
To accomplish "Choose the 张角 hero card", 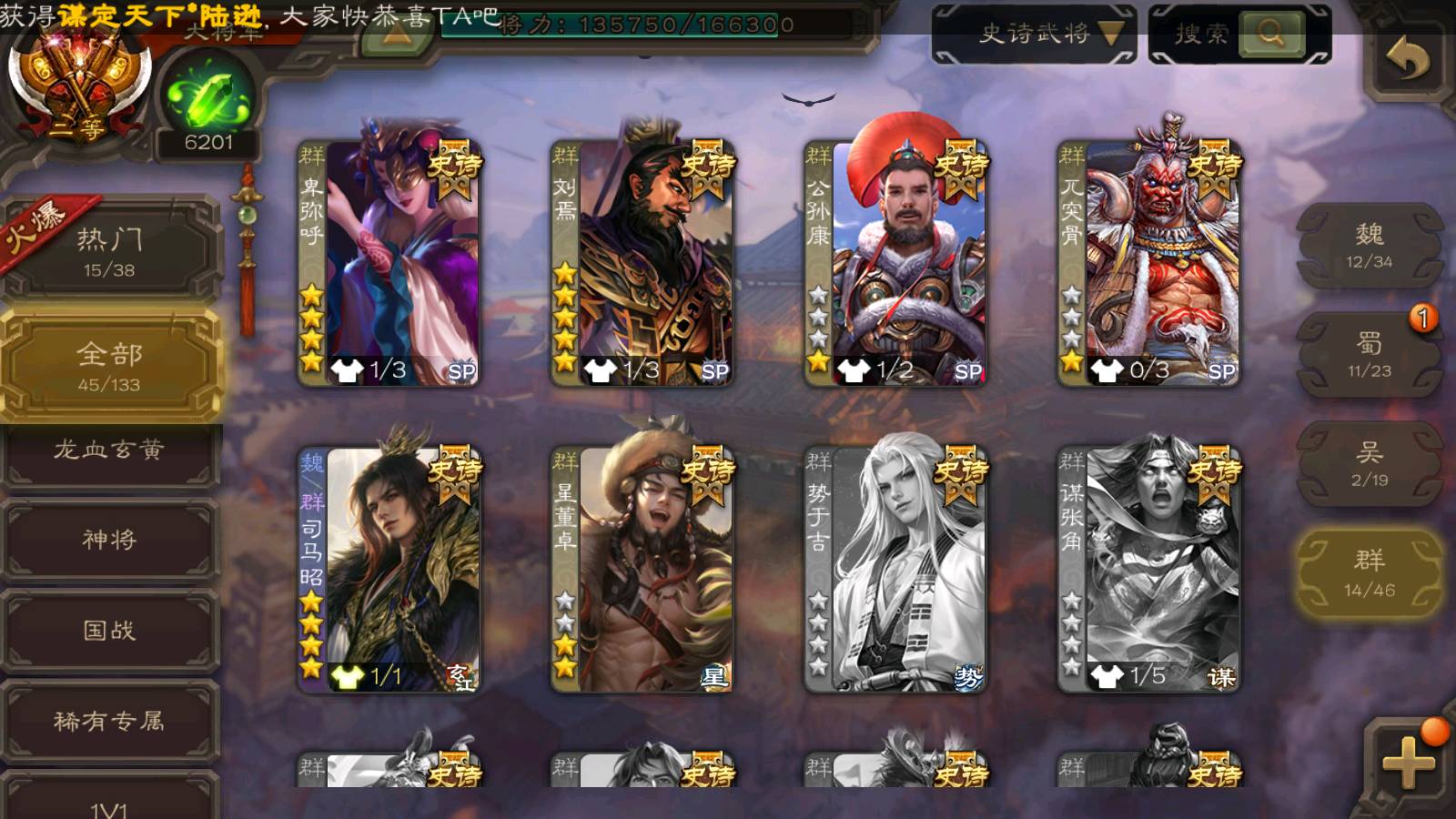I will (x=1149, y=569).
